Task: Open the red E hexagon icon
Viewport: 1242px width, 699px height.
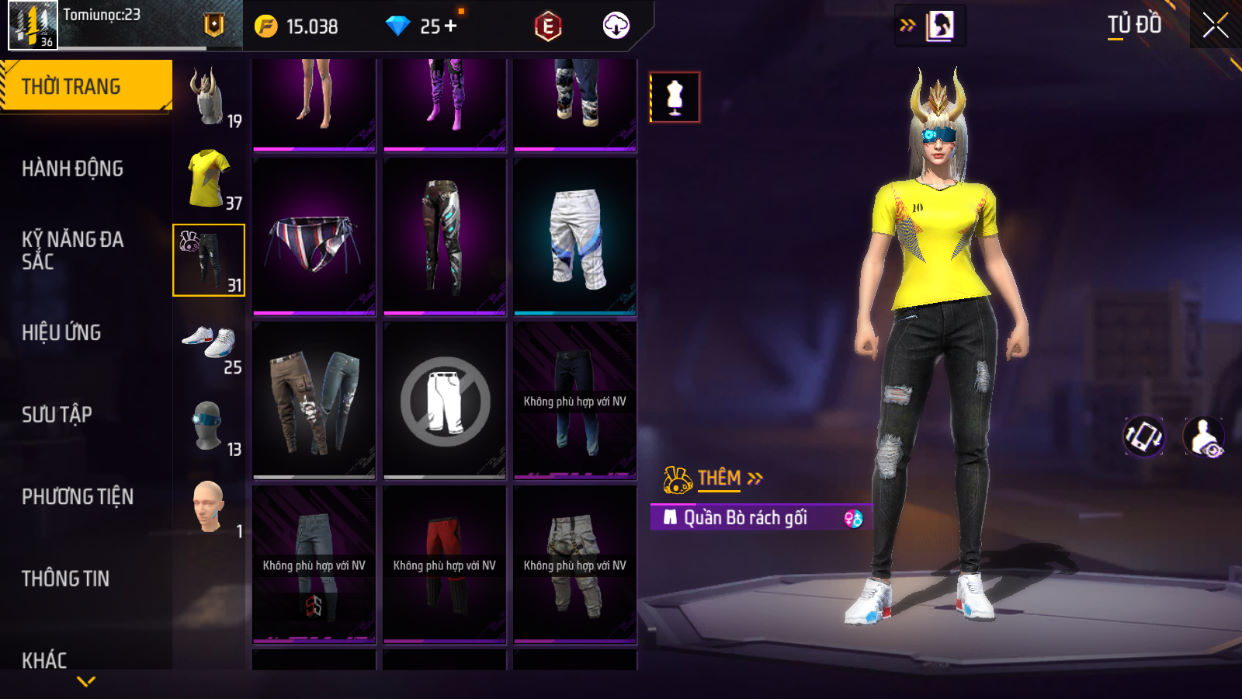Action: [x=547, y=27]
